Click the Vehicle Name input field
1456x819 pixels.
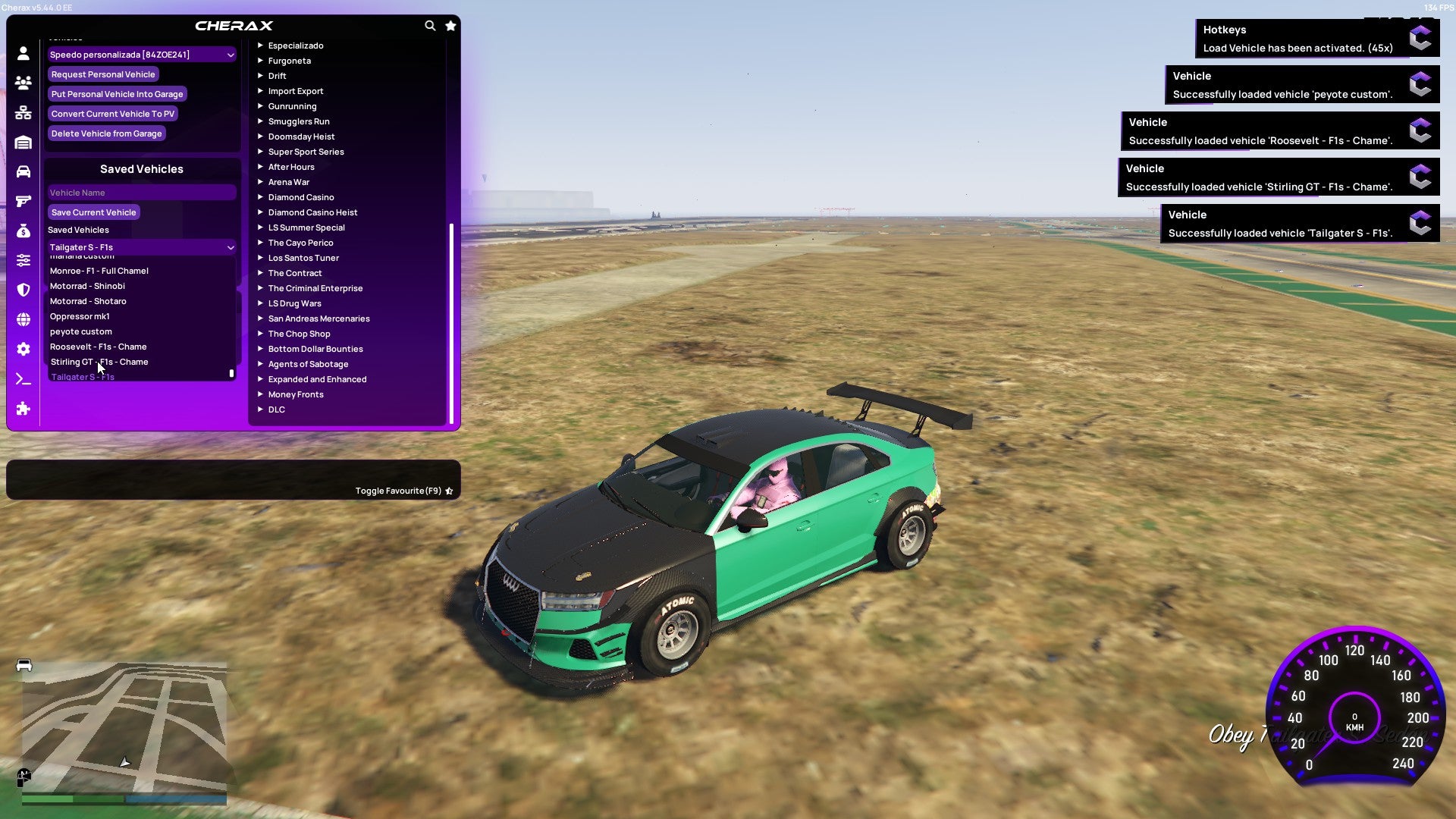click(x=141, y=192)
